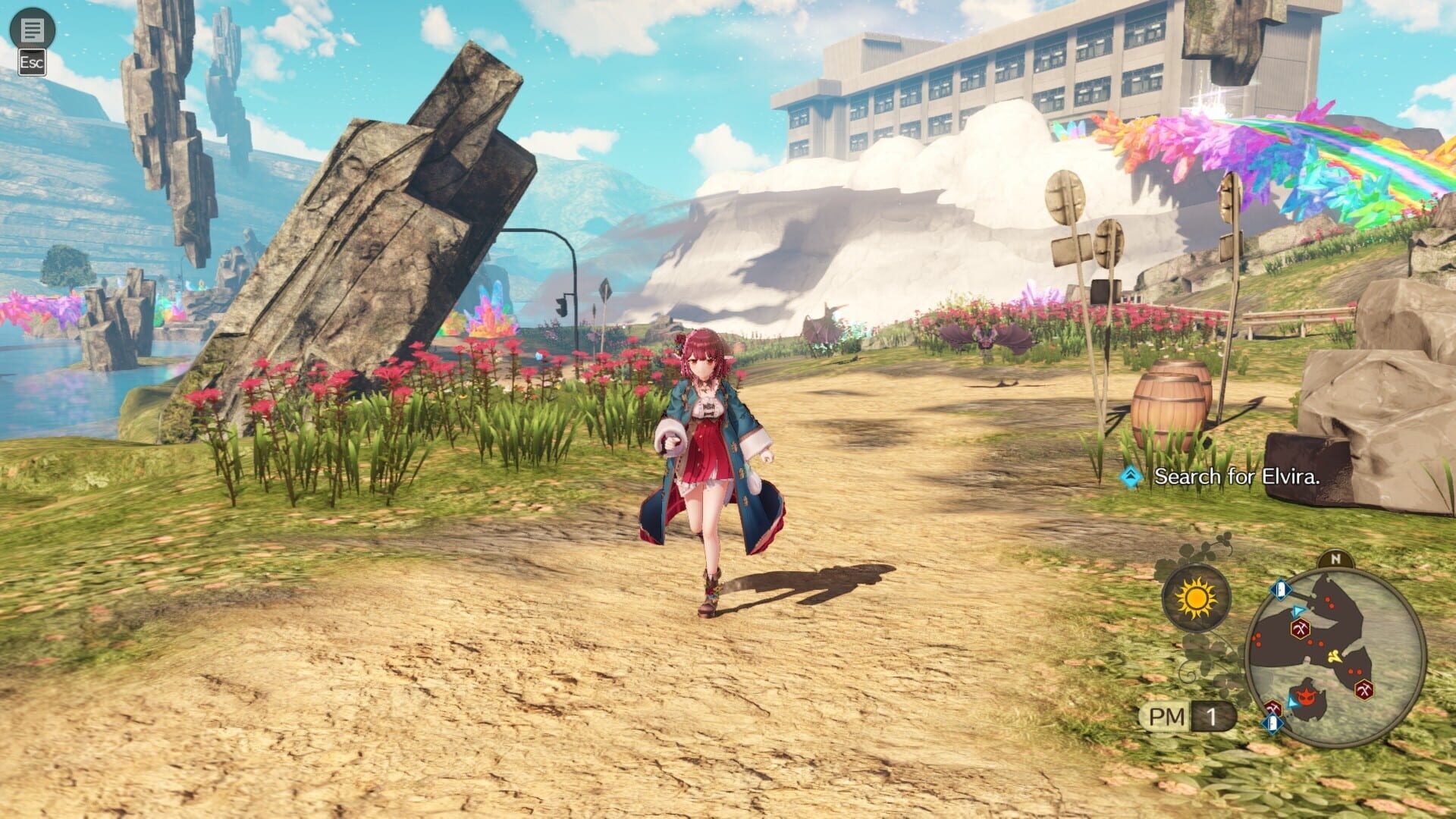The image size is (1456, 819).
Task: Select the lower pickaxe gathering icon on the minimap
Action: click(1363, 689)
